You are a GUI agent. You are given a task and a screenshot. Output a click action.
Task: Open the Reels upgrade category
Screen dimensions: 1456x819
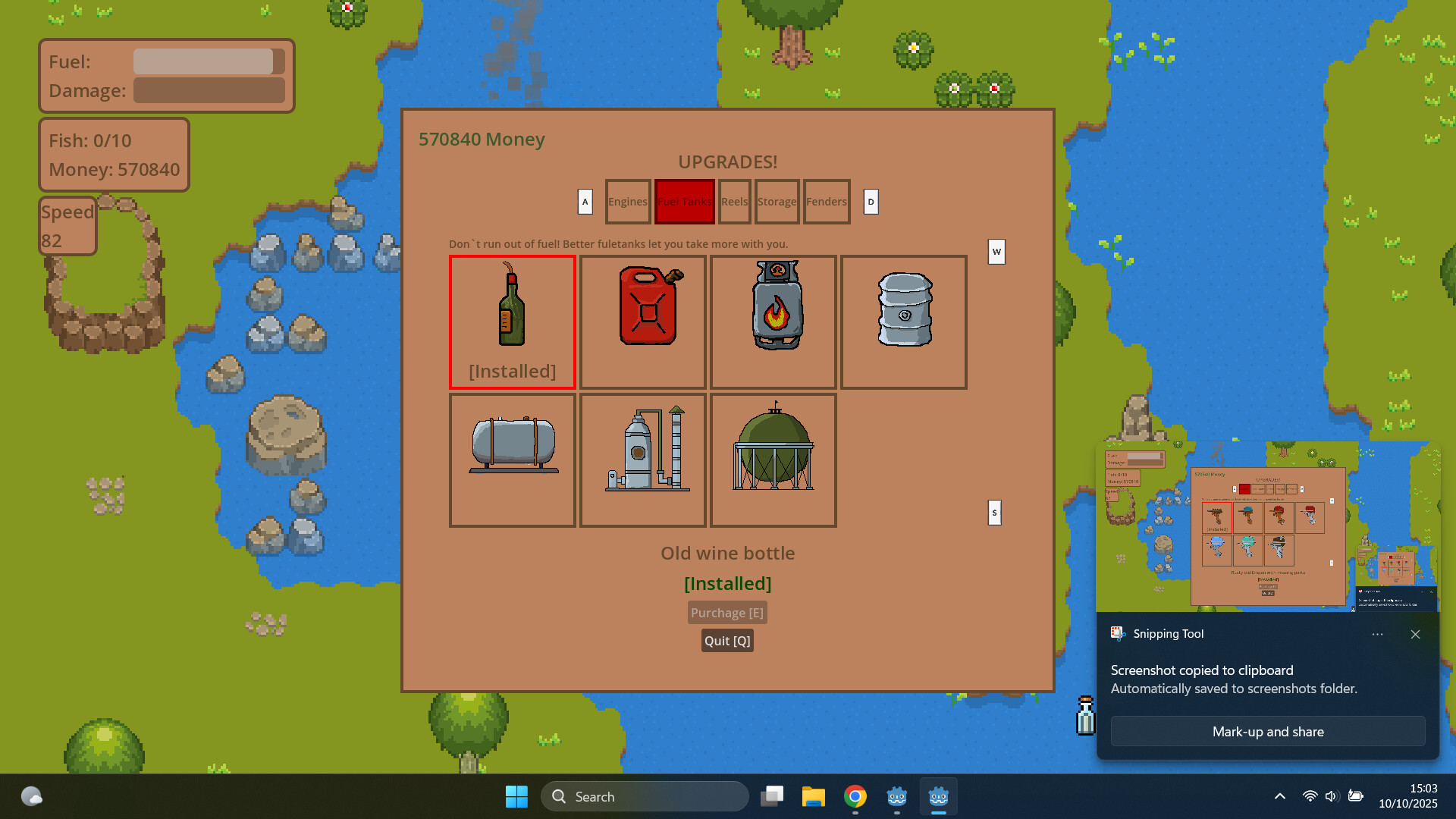(x=734, y=202)
